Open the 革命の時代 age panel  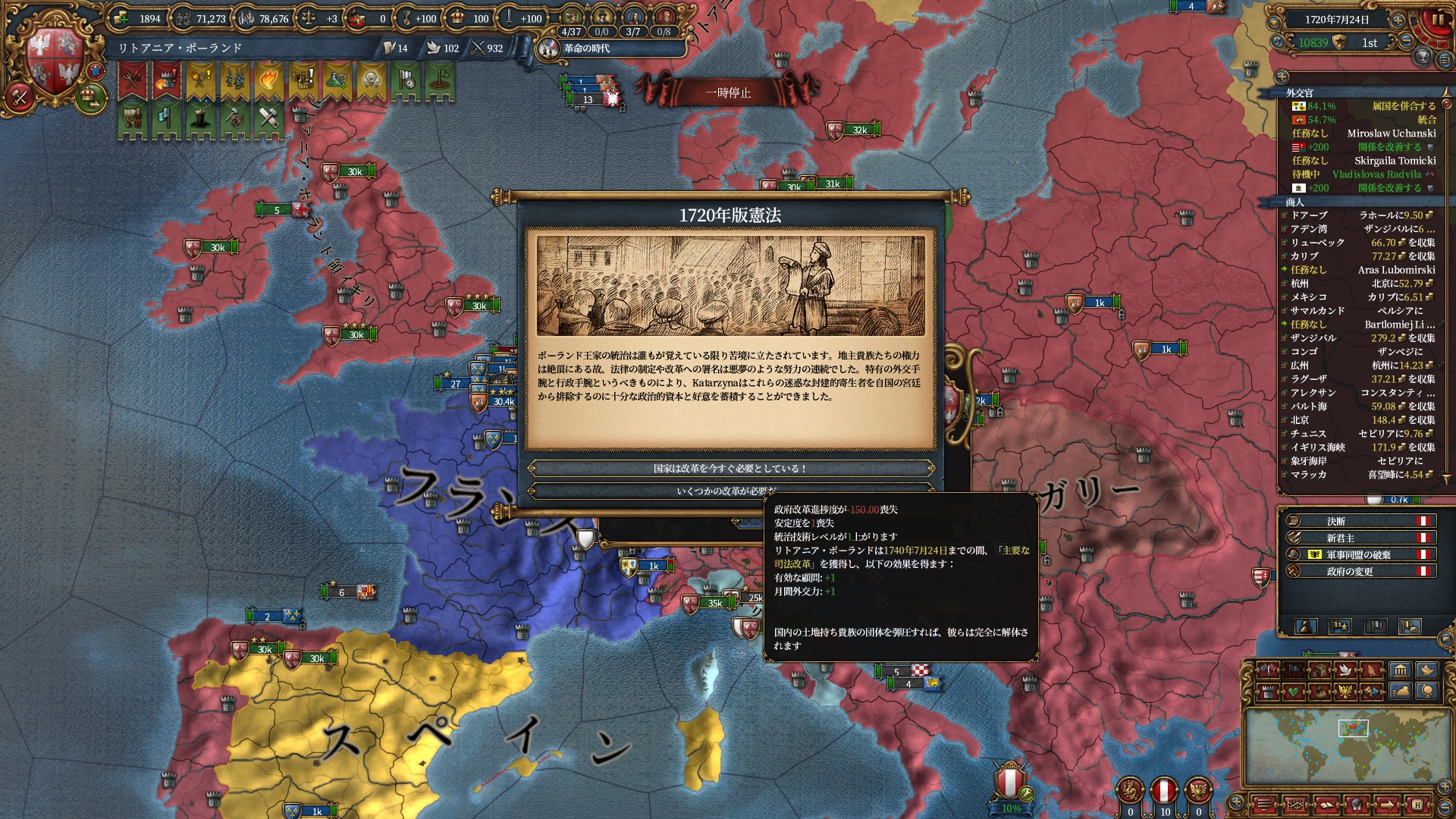click(585, 49)
